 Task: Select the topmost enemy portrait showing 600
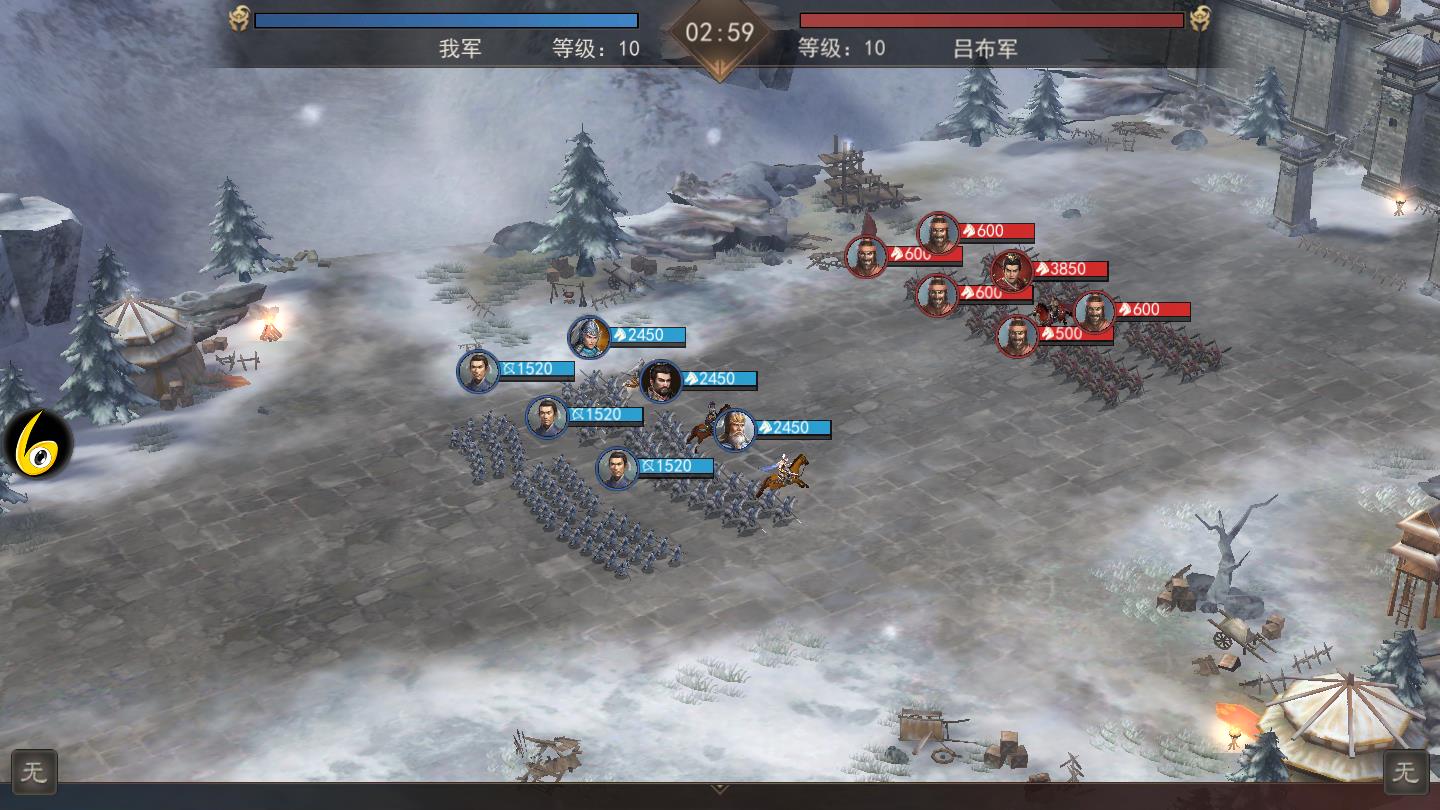(x=940, y=231)
